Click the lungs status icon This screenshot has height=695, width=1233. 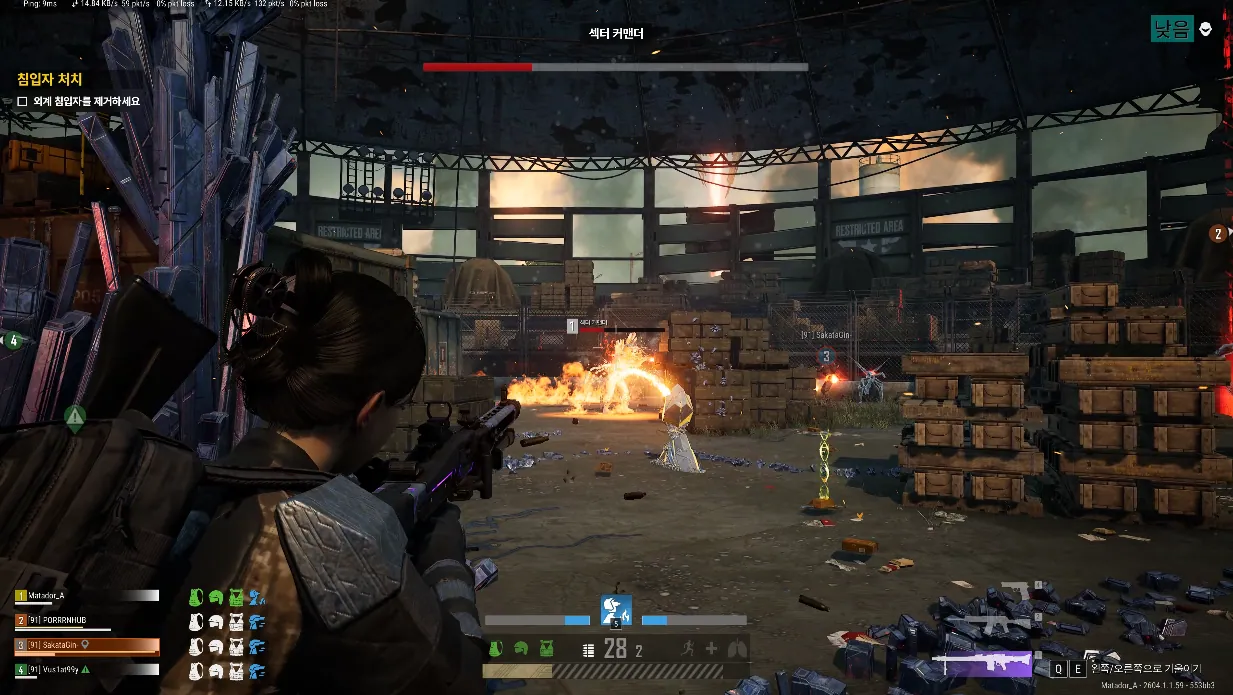(x=737, y=648)
